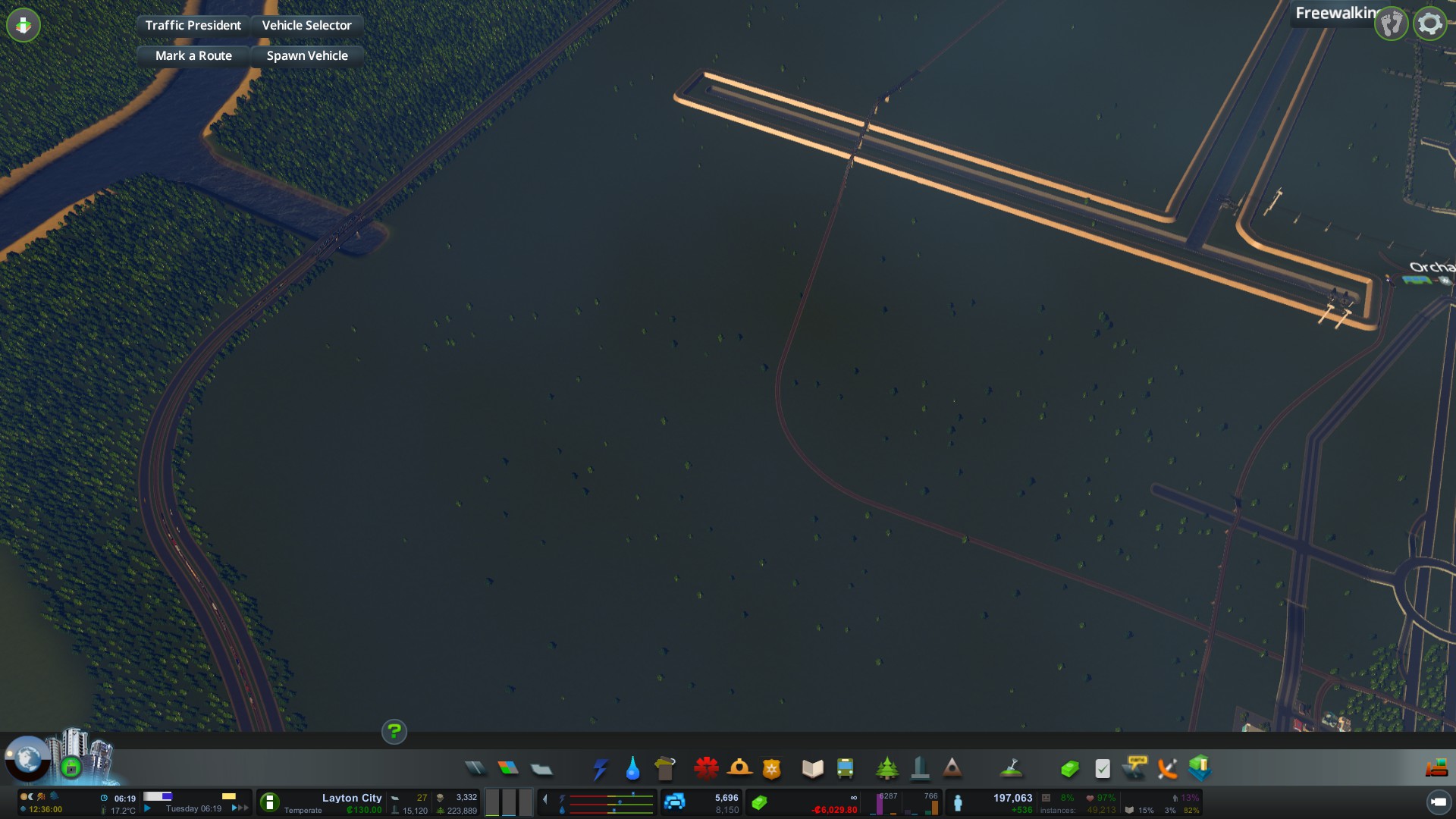
Task: Open the settings gear menu
Action: 1429,24
